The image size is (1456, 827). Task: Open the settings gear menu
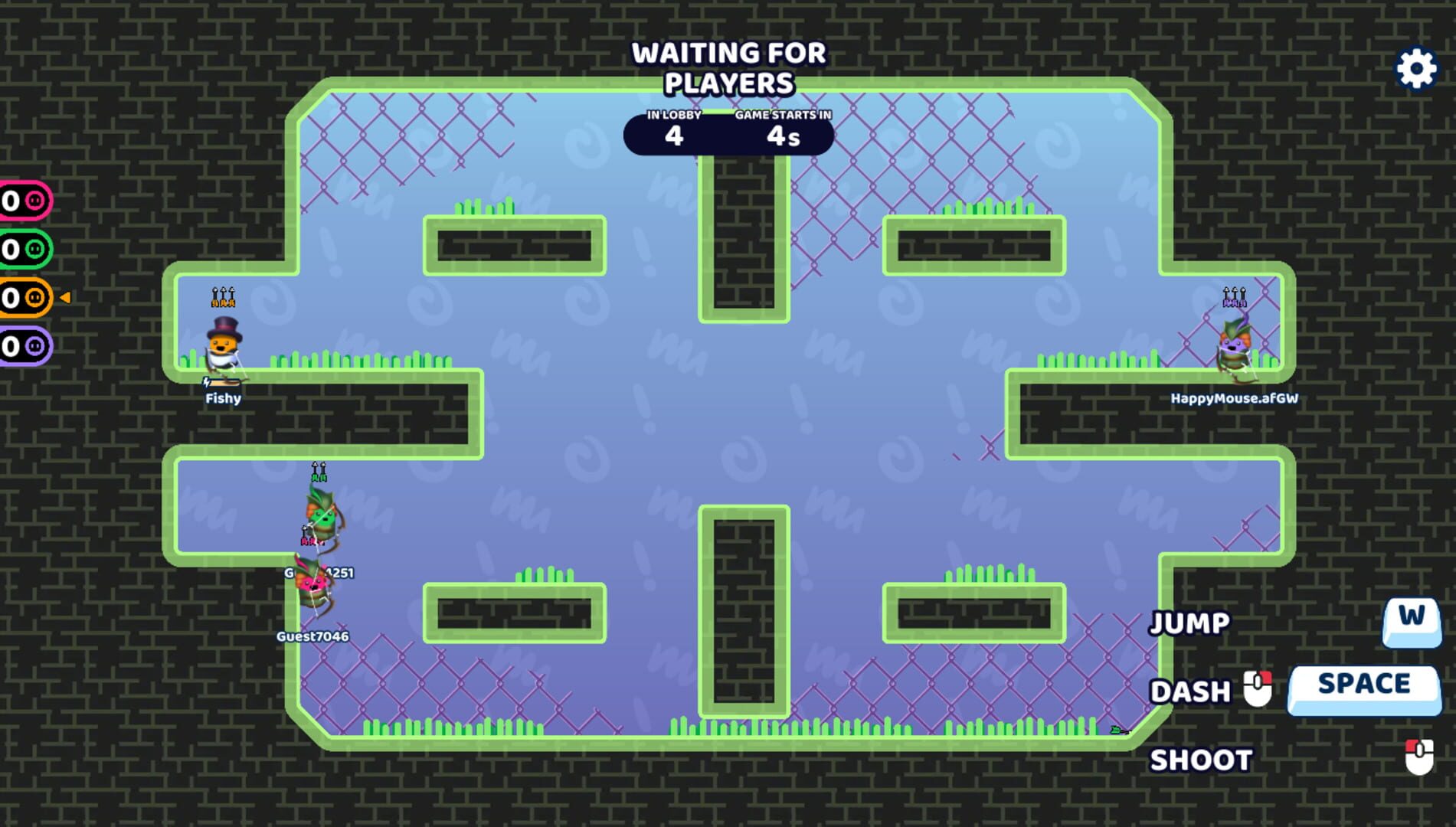coord(1416,68)
